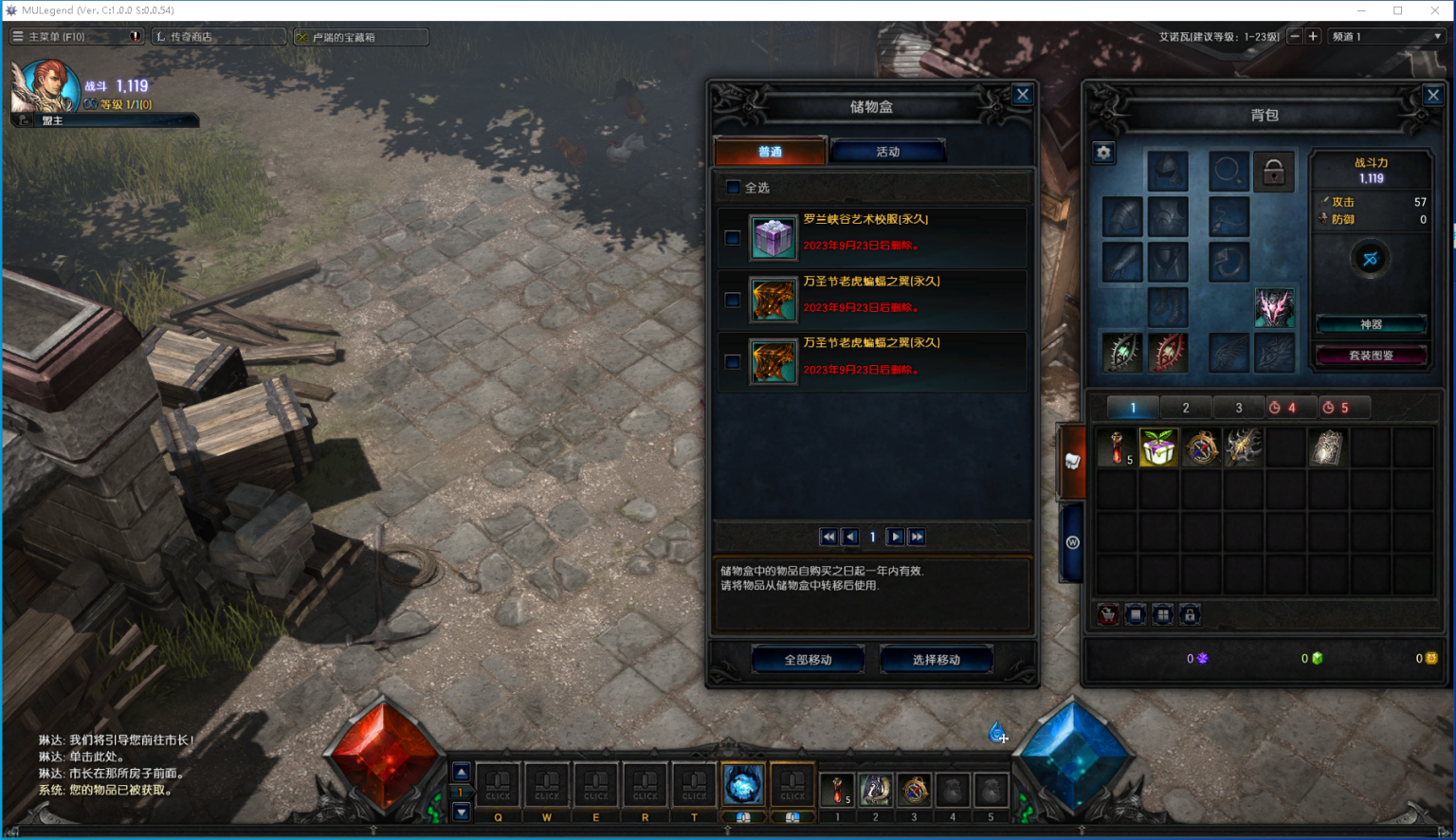Viewport: 1456px width, 840px height.
Task: Maximize the MULegend game window
Action: tap(1397, 10)
